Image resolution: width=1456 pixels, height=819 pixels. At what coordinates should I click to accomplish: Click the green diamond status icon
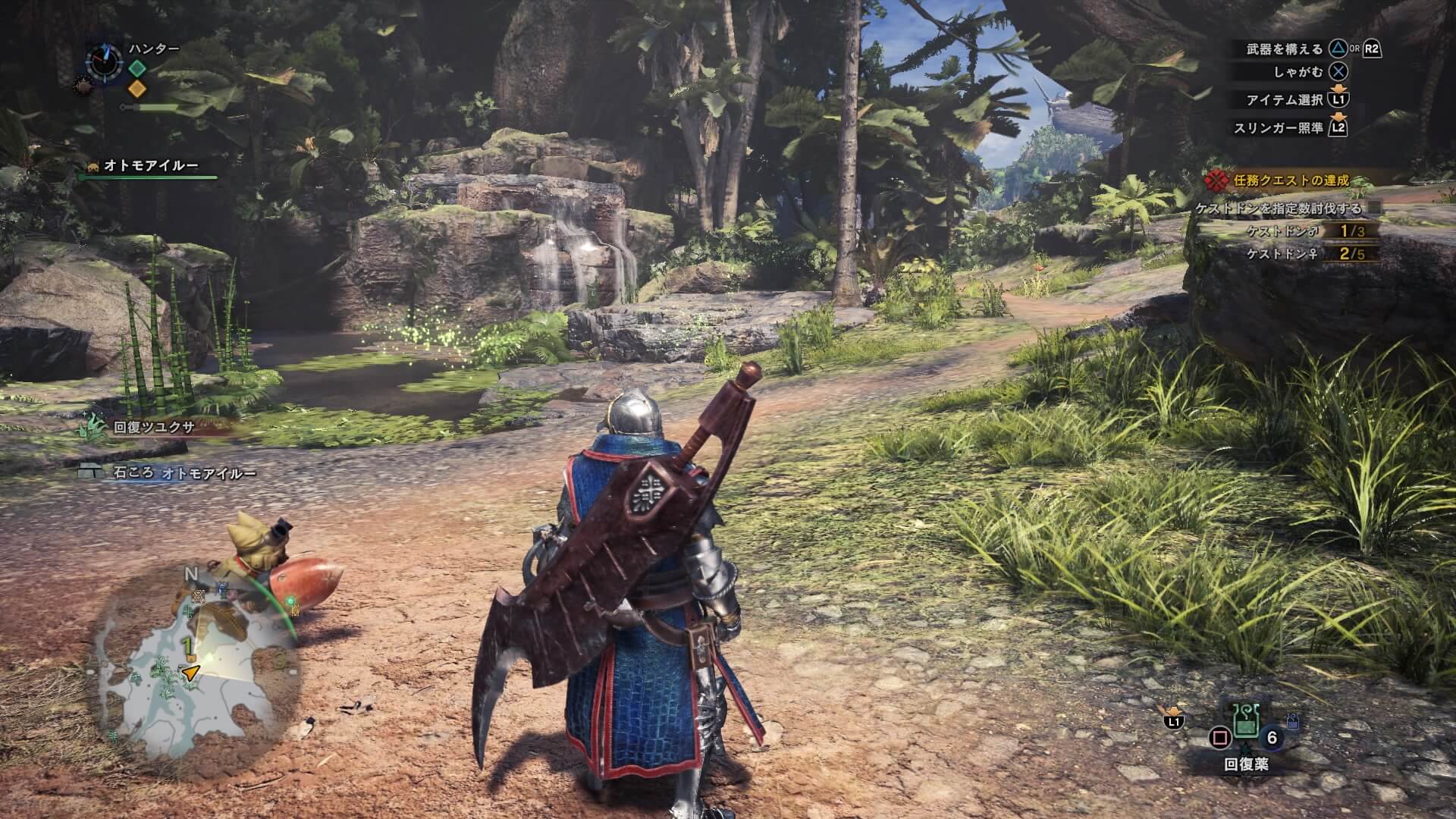pos(137,67)
